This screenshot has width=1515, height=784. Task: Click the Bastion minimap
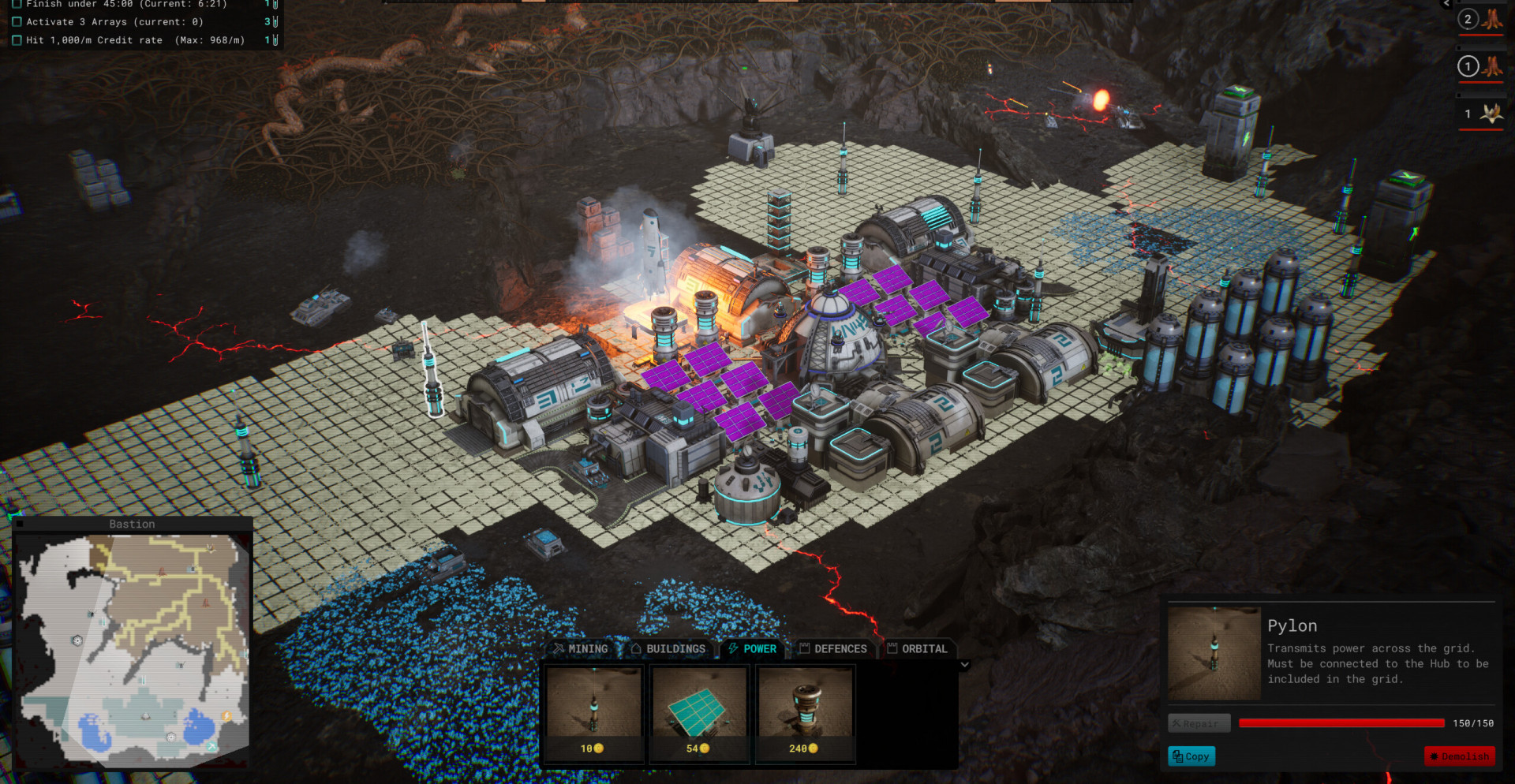(133, 648)
